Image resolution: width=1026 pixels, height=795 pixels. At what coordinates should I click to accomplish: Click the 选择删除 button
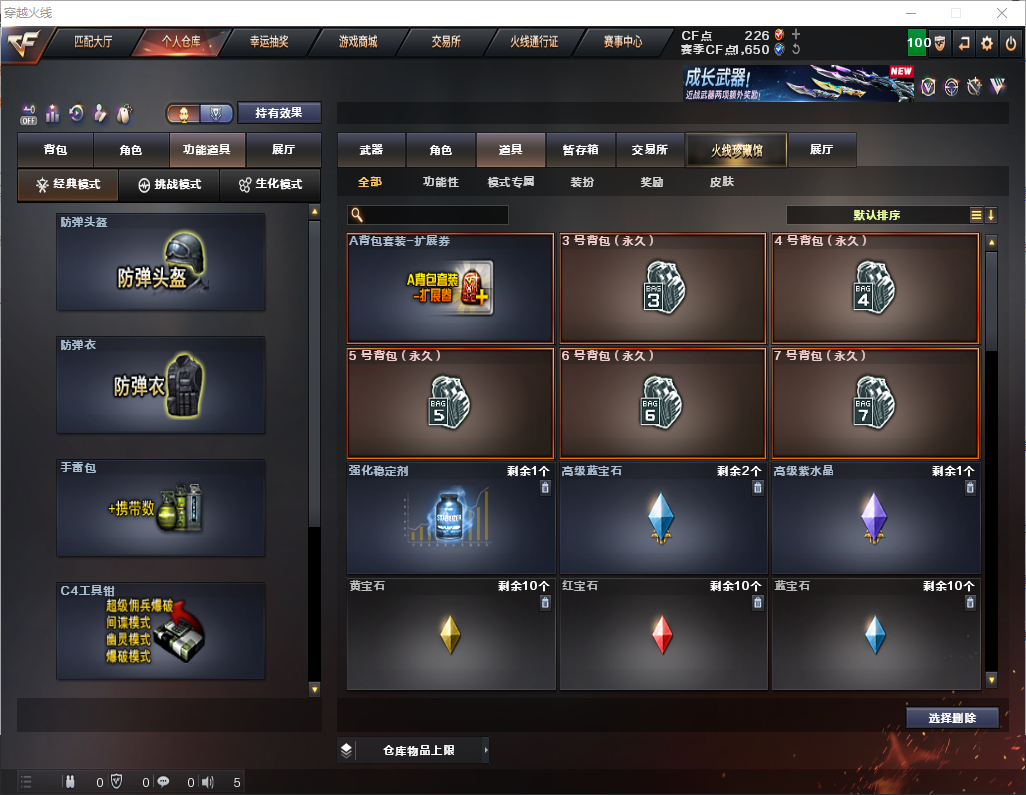tap(951, 718)
